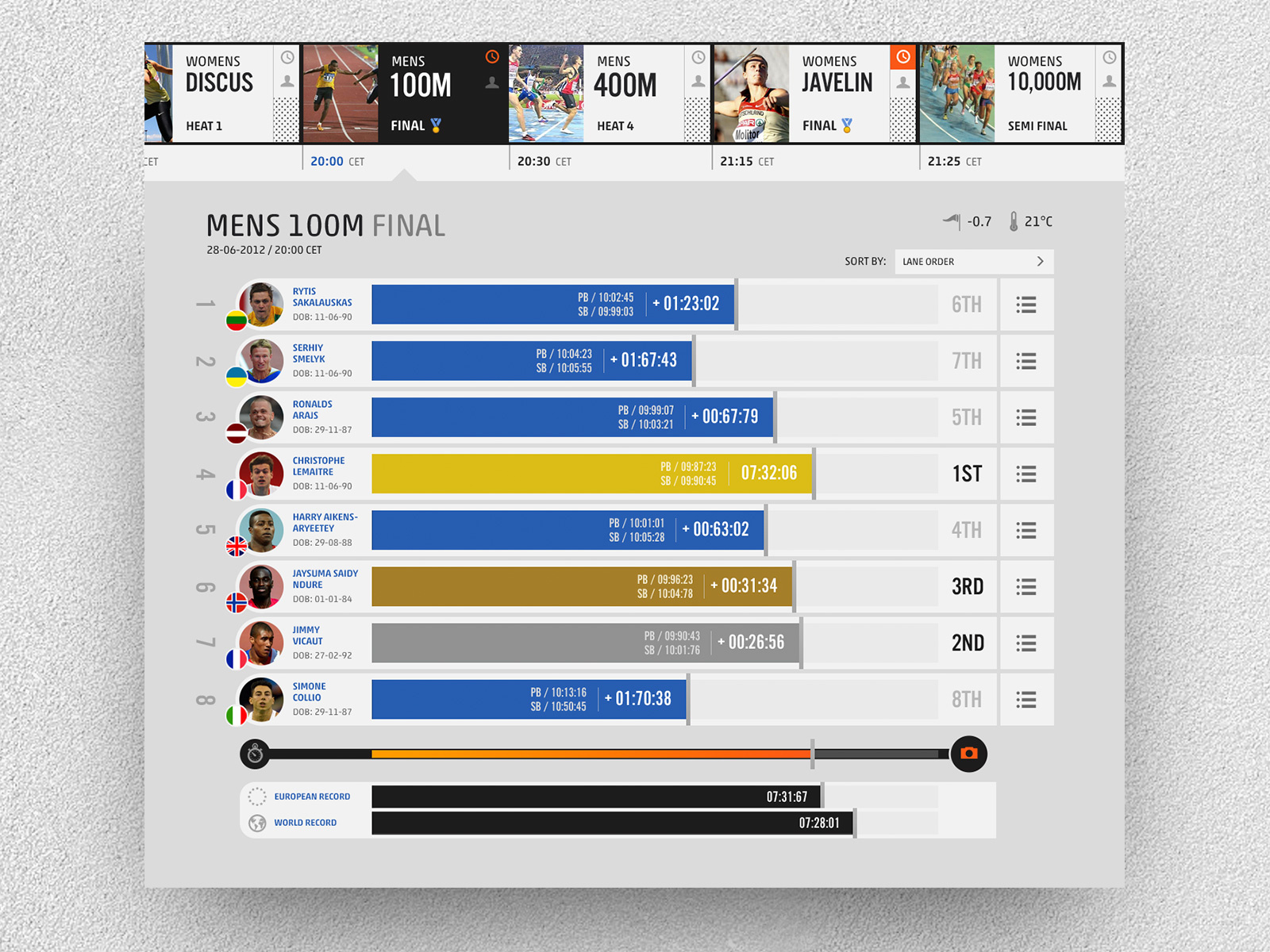Click the orange camera photo-finish button

[x=968, y=754]
